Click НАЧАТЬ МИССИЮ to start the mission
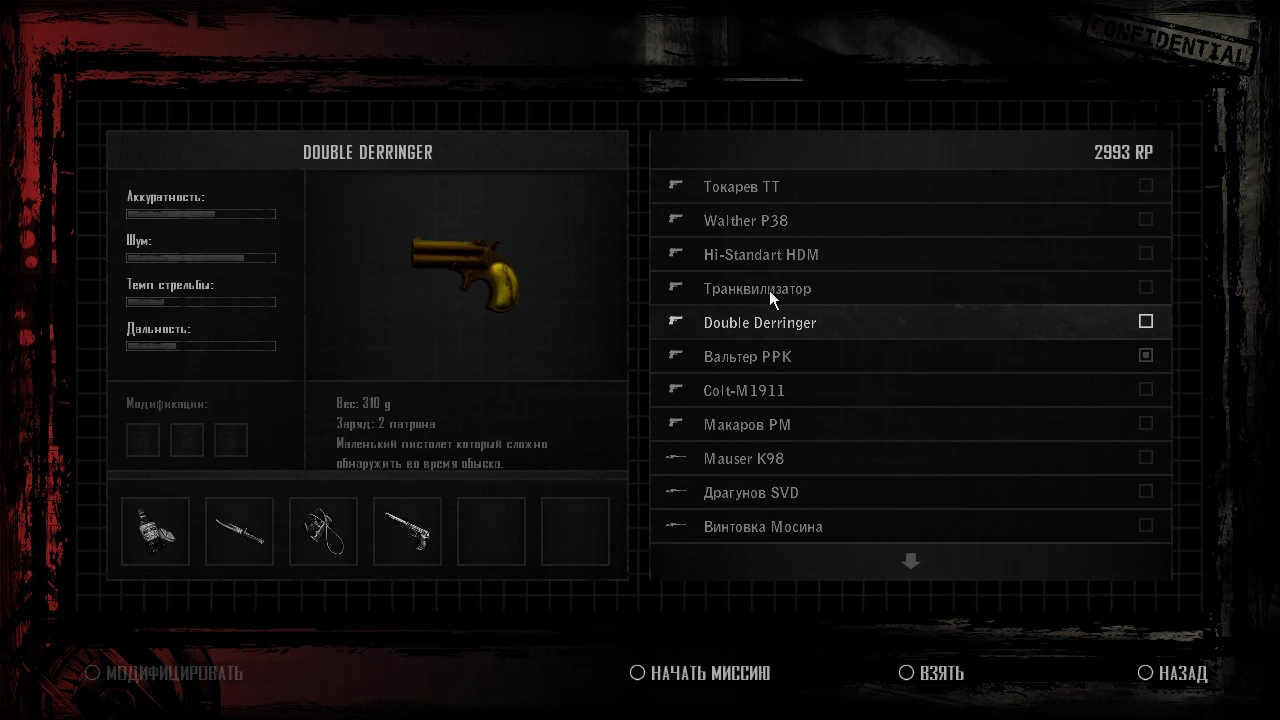 click(x=699, y=673)
